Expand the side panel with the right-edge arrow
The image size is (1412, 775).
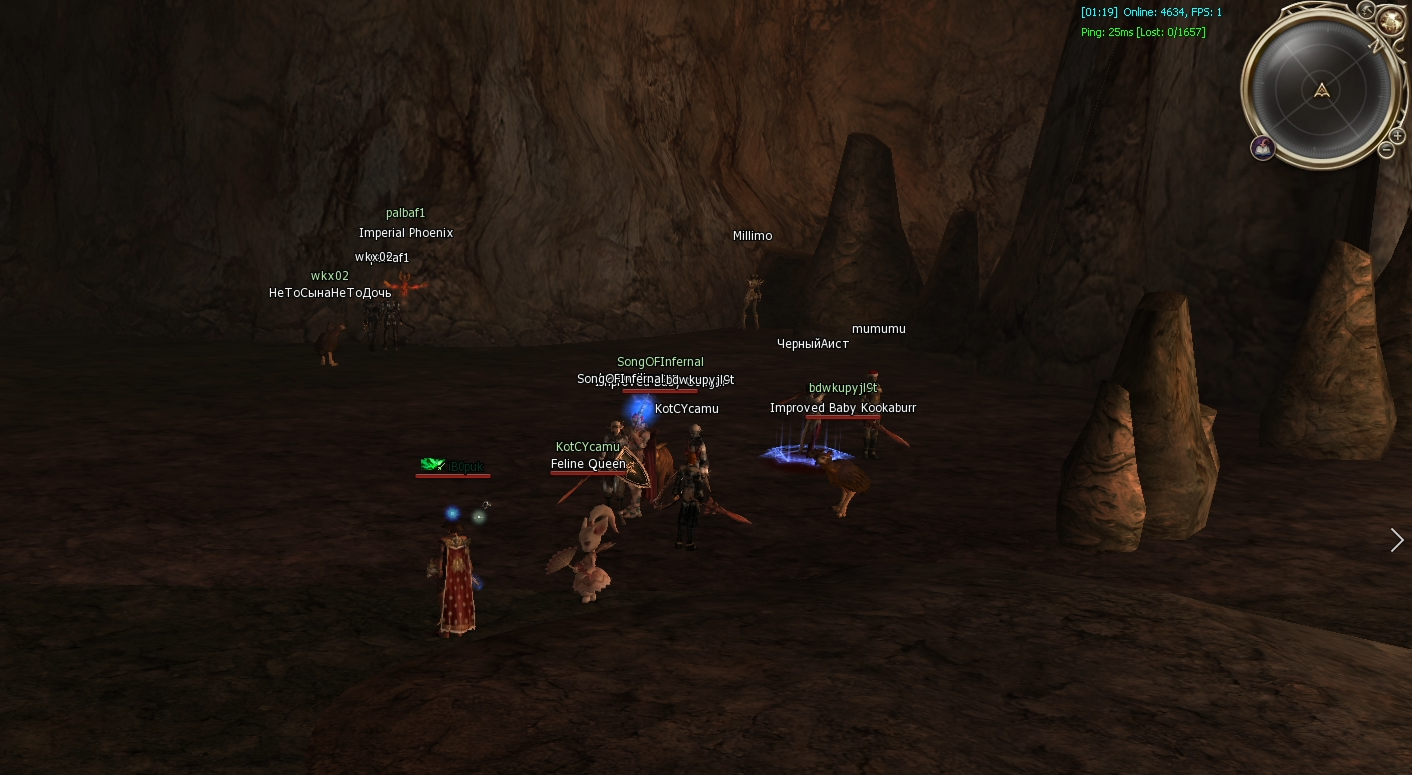[x=1397, y=540]
